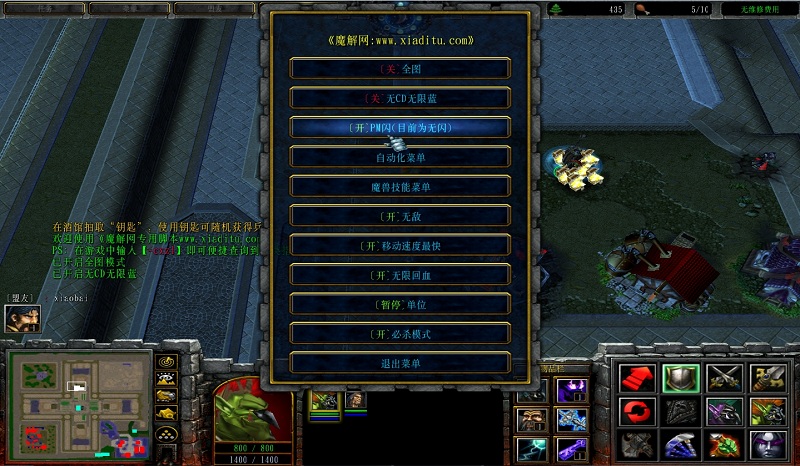
Task: Turn on 移动速度最快 max move speed
Action: pos(400,245)
